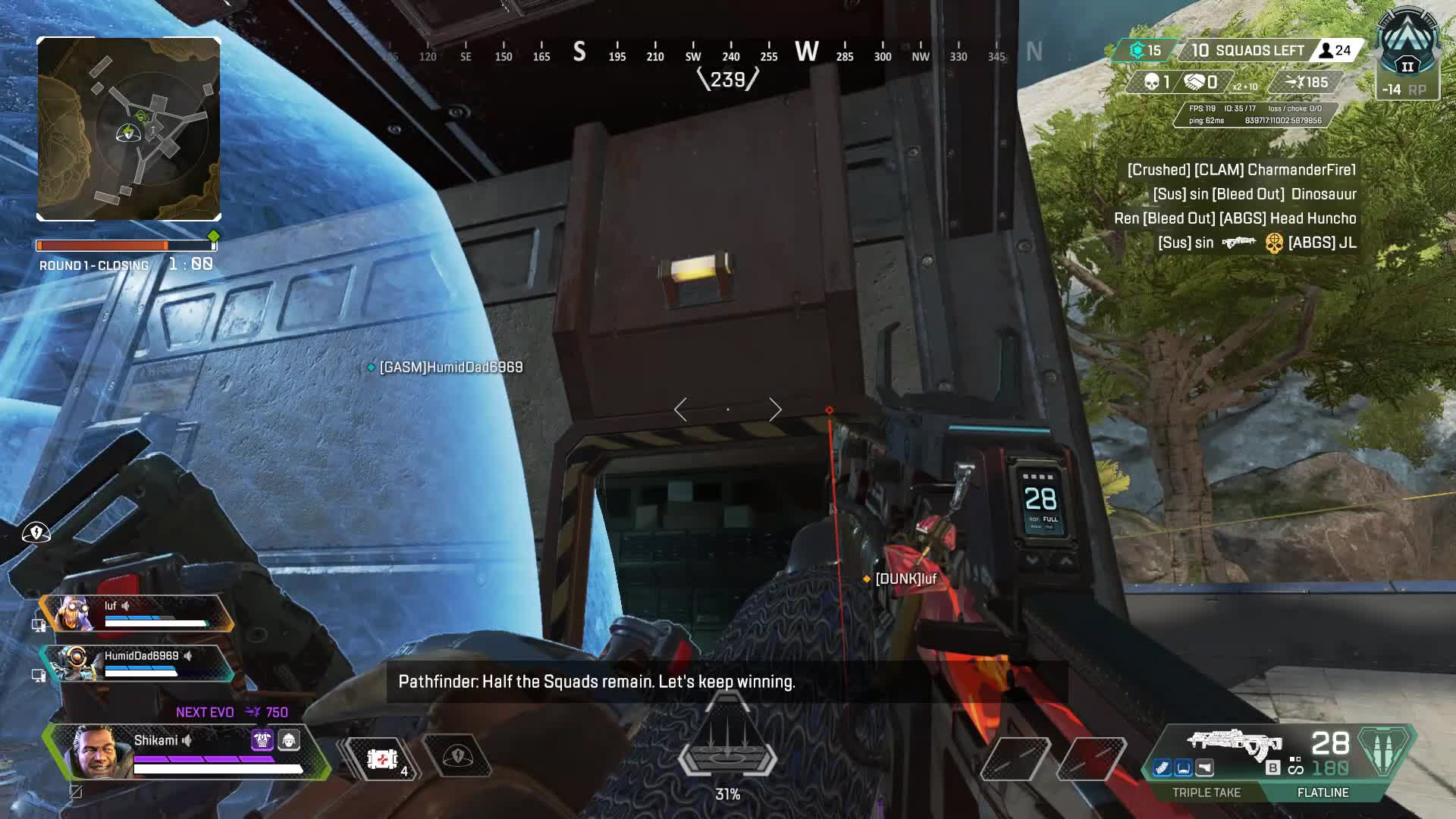Click the squads left counter
This screenshot has width=1456, height=819.
1247,51
